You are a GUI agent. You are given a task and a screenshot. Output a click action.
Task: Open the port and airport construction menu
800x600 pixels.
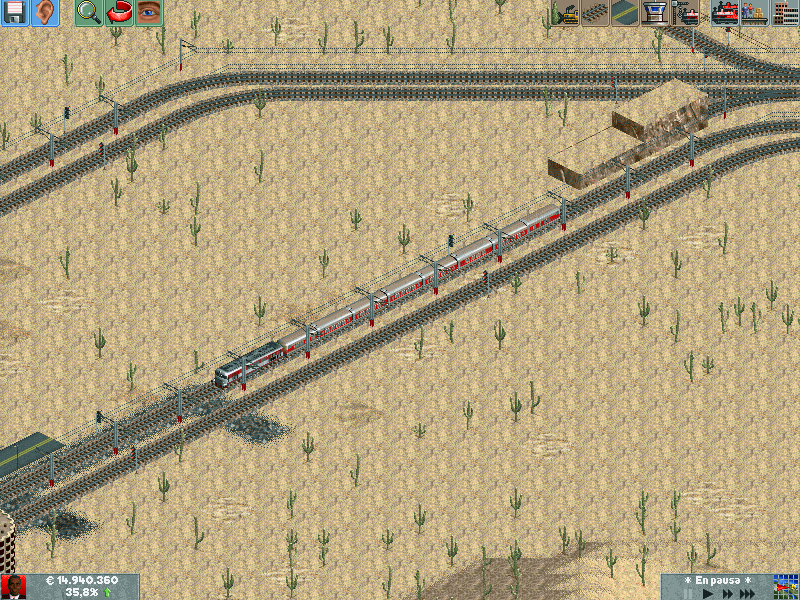[x=656, y=13]
